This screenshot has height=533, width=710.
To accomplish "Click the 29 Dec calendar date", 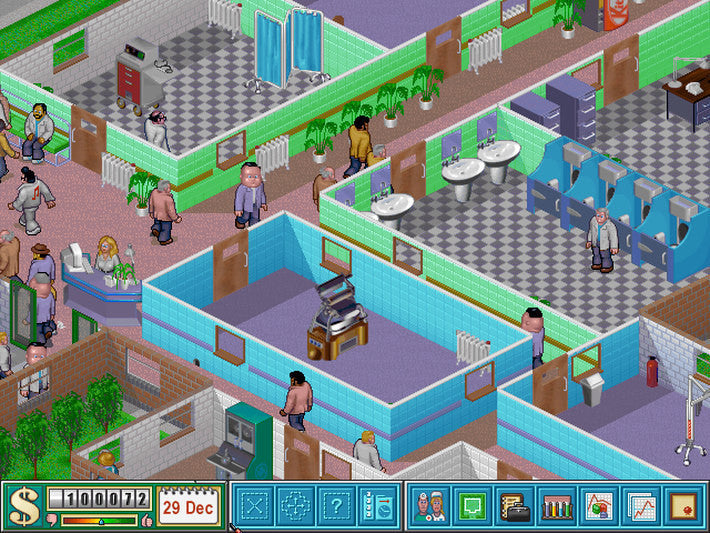I will point(186,508).
